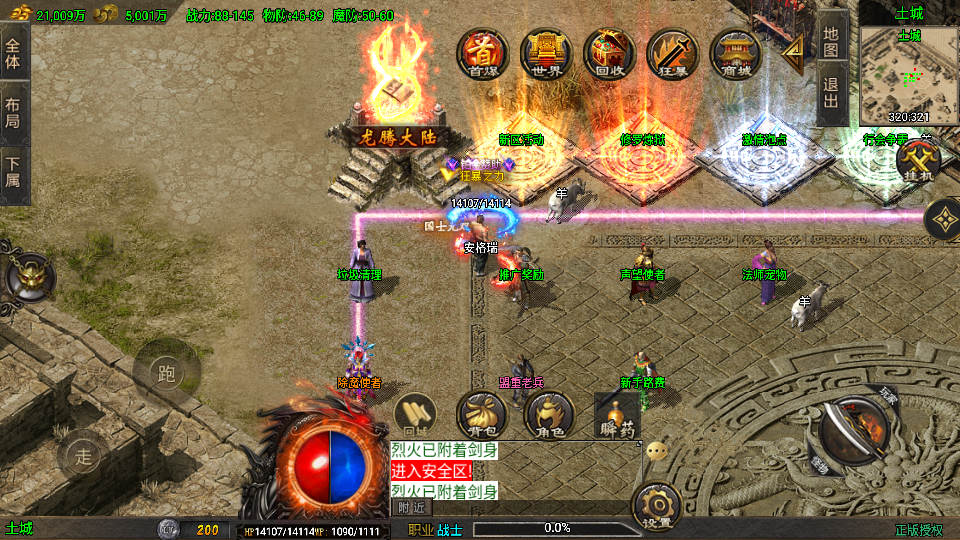Open the 设置 settings gear

(657, 506)
